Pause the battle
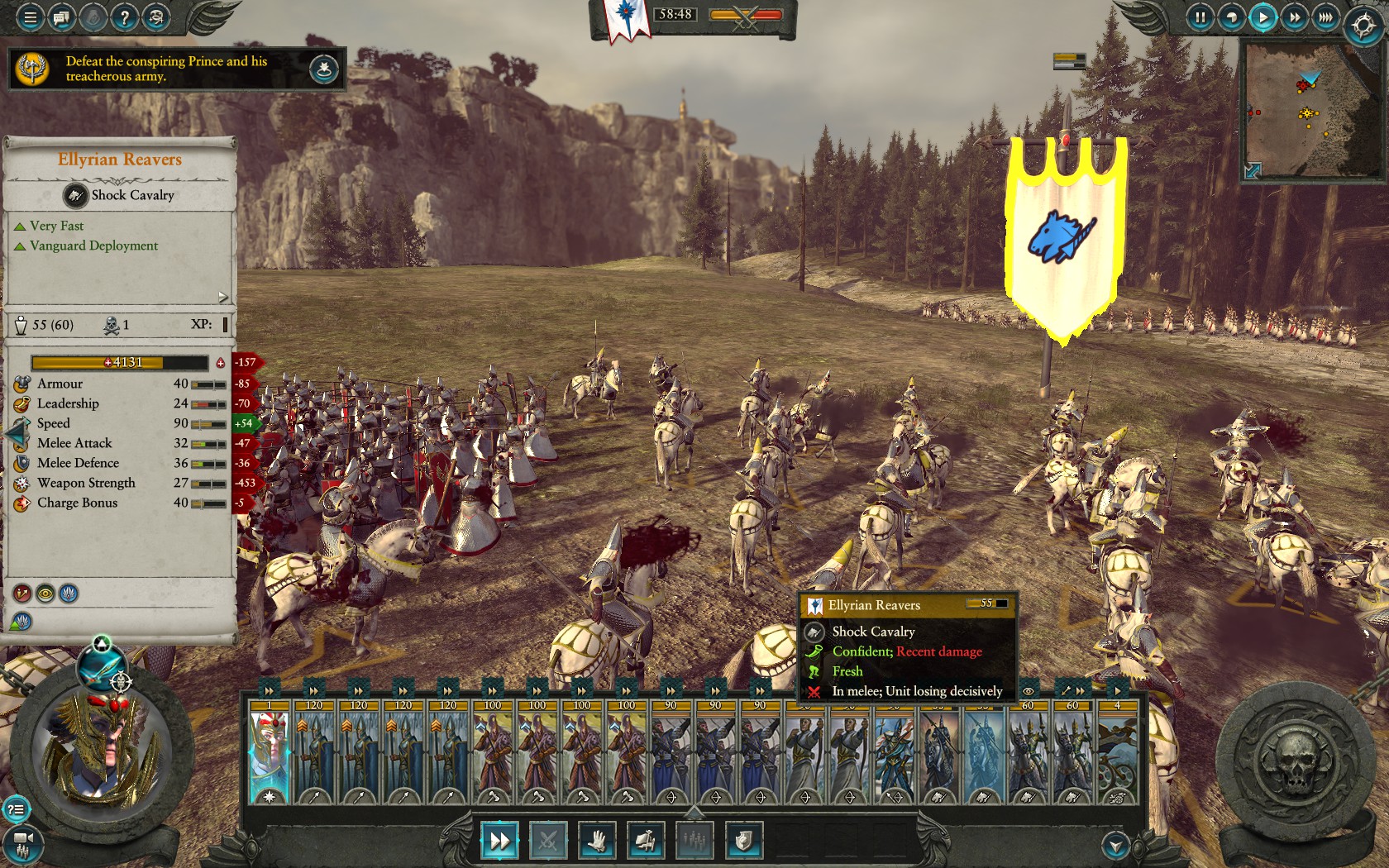The image size is (1389, 868). pyautogui.click(x=1200, y=17)
